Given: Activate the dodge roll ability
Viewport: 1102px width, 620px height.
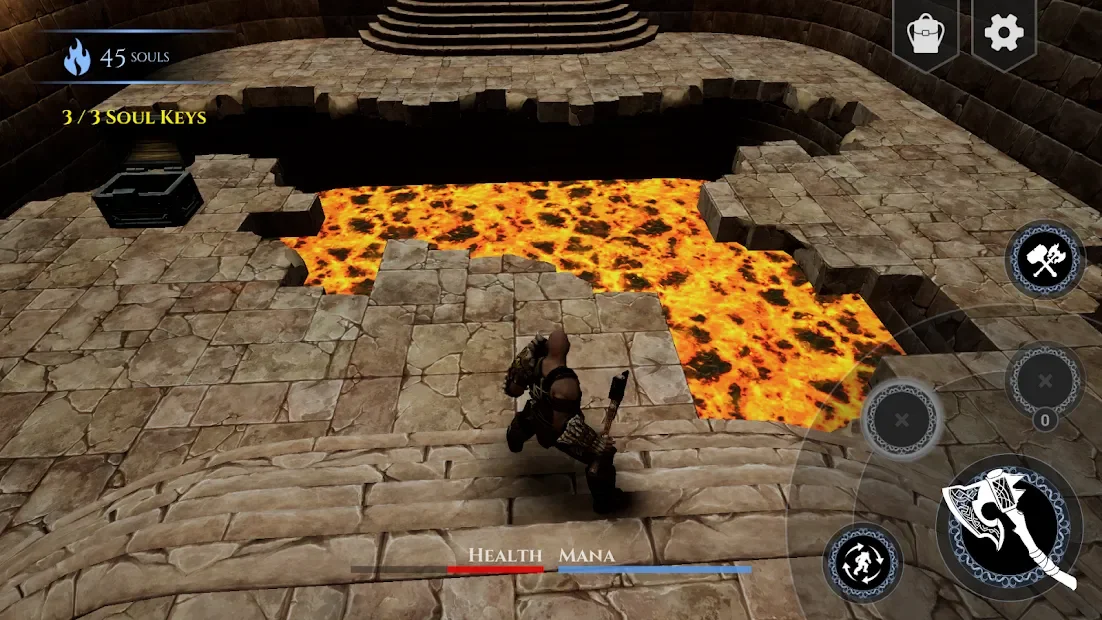Looking at the screenshot, I should click(862, 563).
